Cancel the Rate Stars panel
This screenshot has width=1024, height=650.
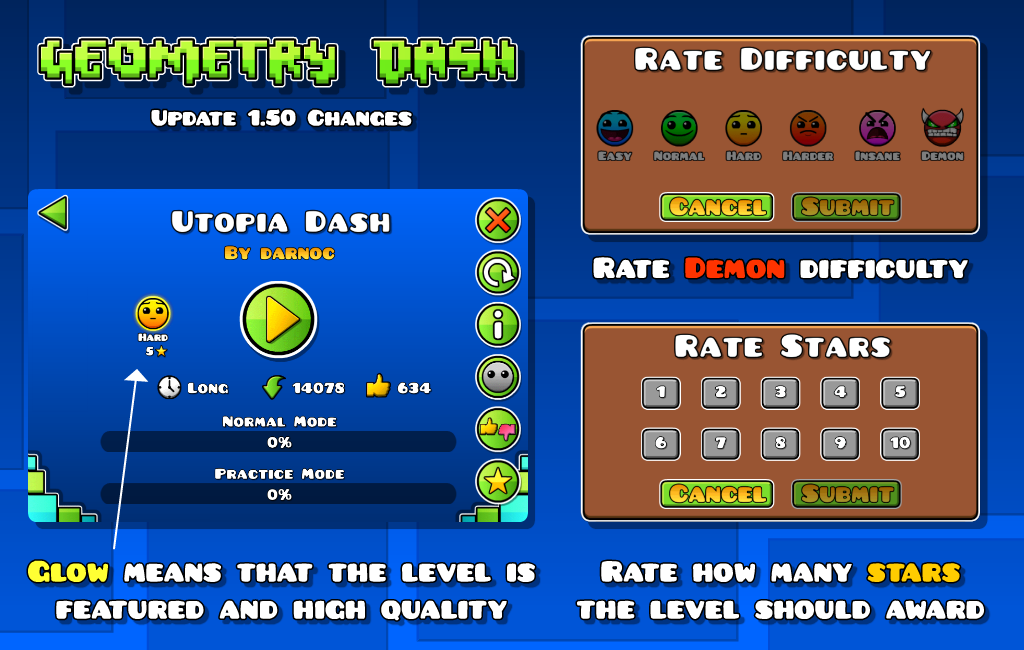pos(716,494)
